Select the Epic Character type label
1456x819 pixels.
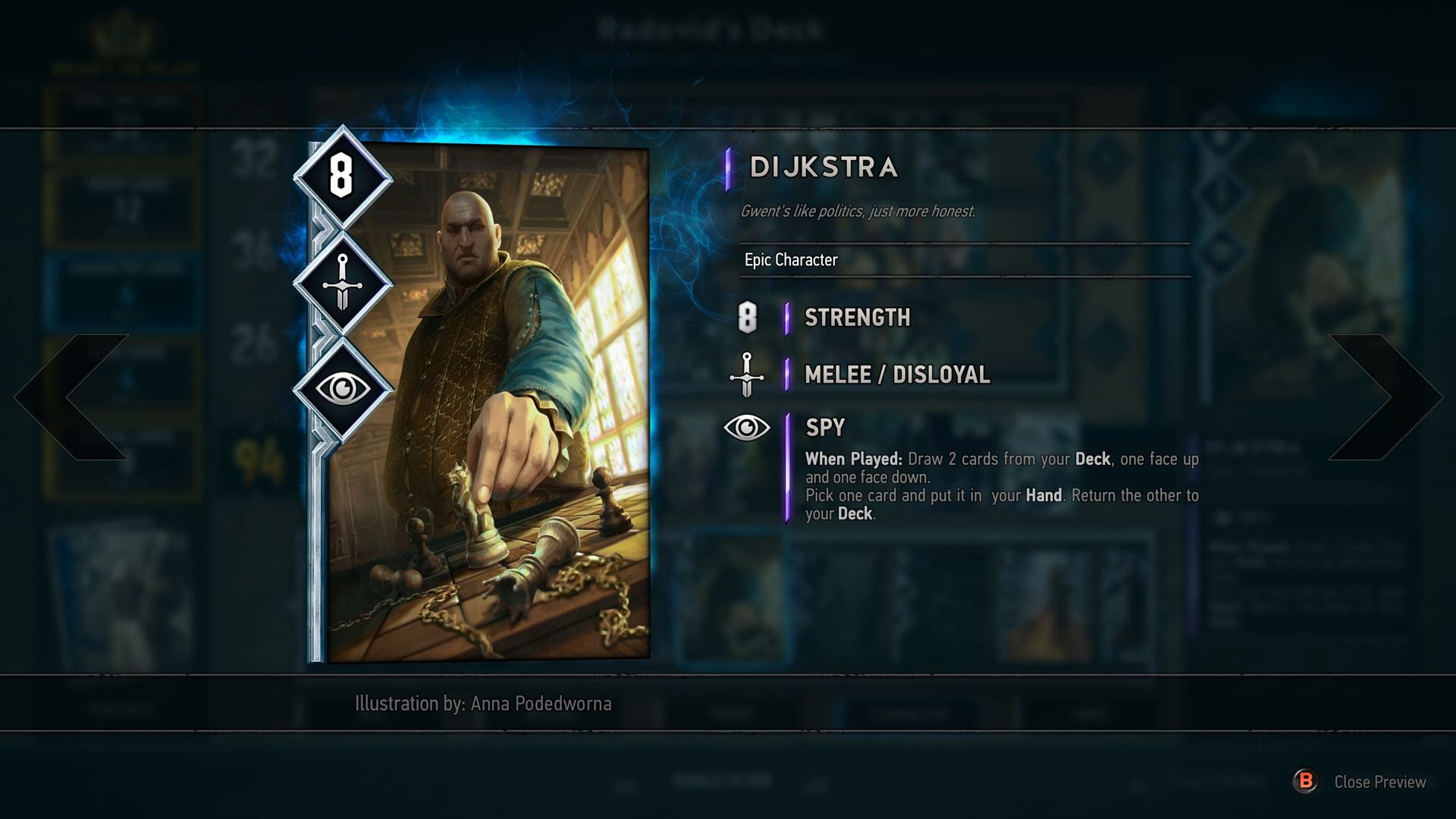point(789,260)
